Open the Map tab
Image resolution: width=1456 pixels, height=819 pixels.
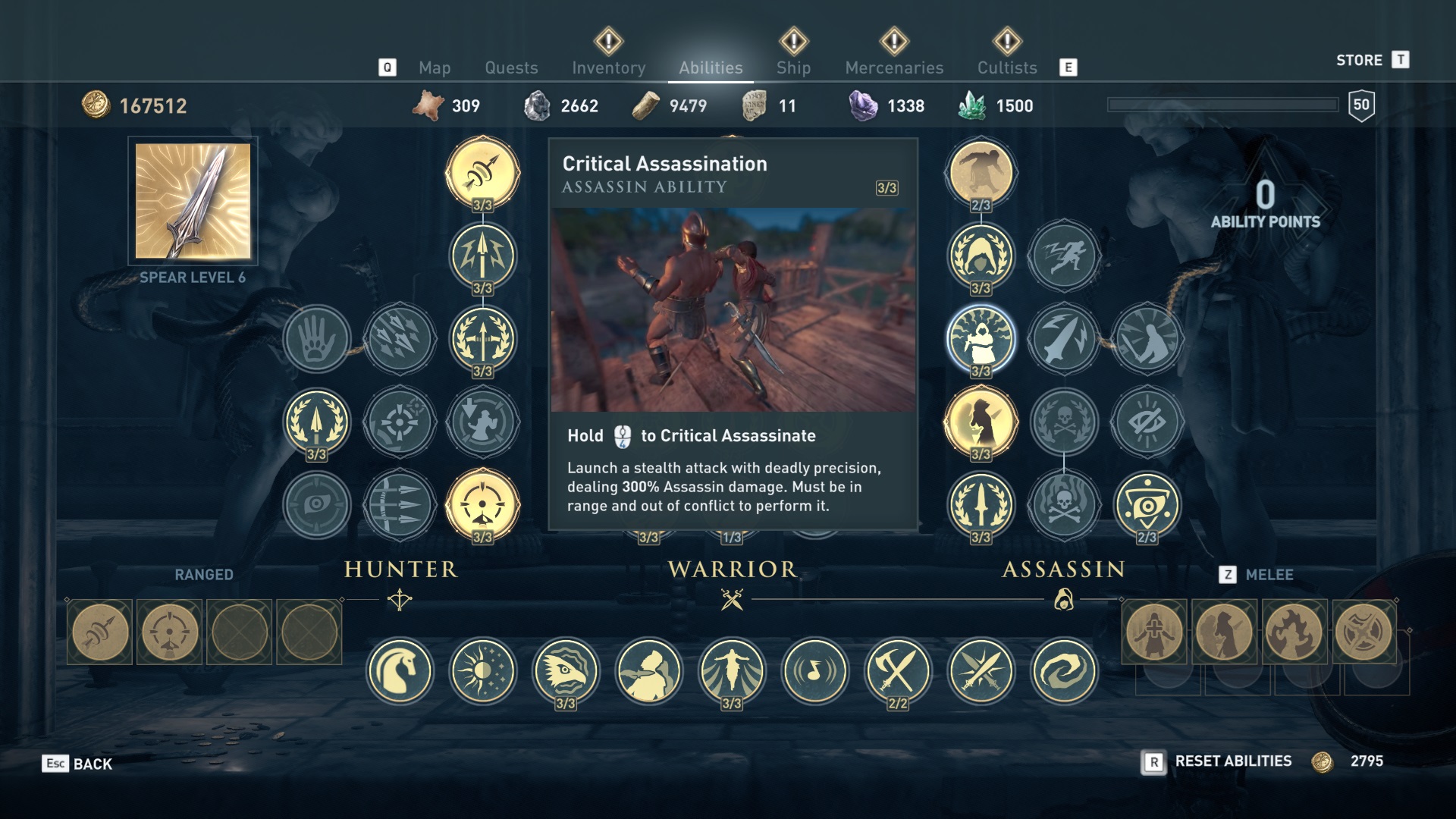tap(435, 67)
